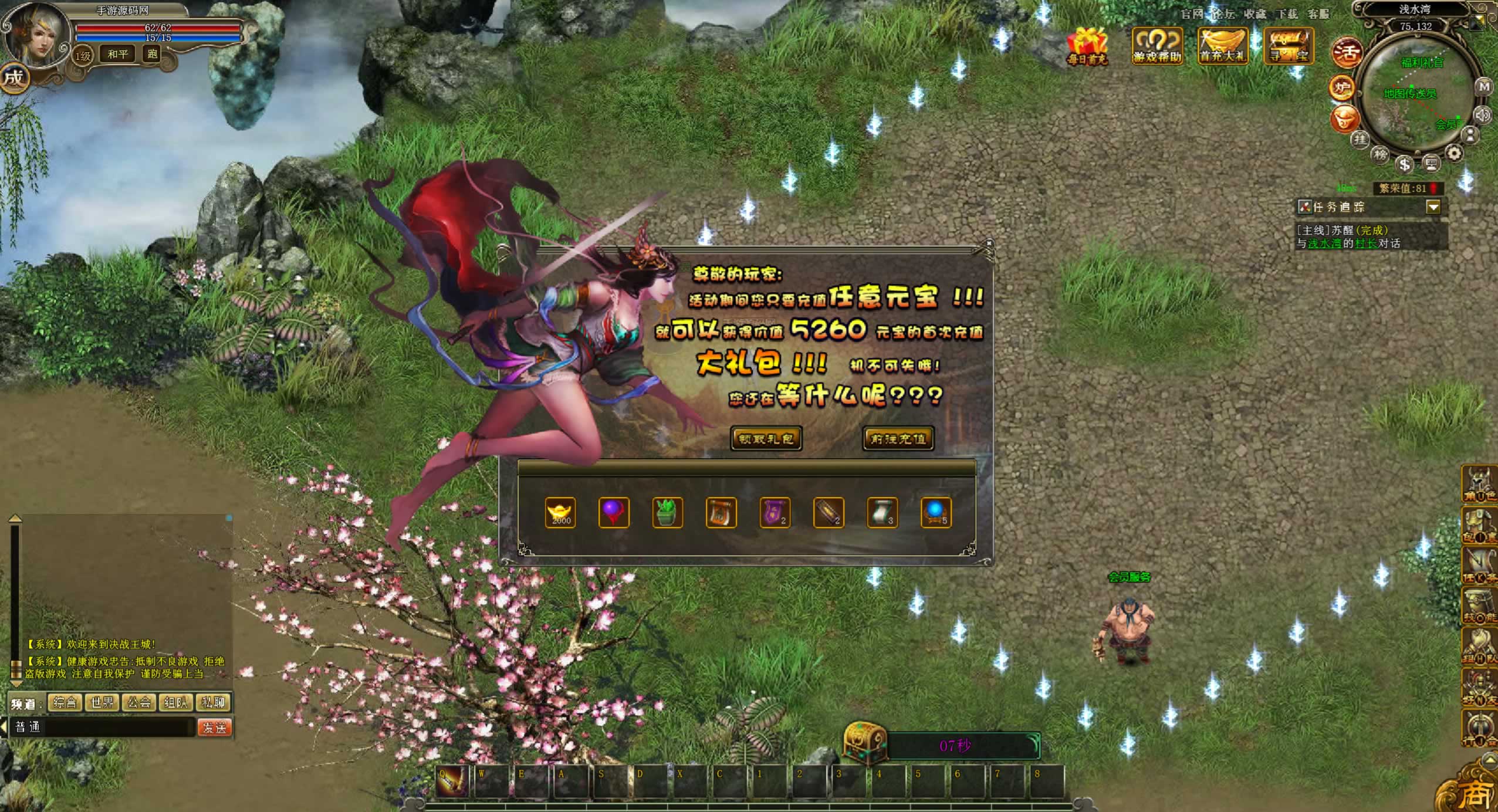1498x812 pixels.
Task: Follow the 村长 quest link
Action: click(1366, 243)
